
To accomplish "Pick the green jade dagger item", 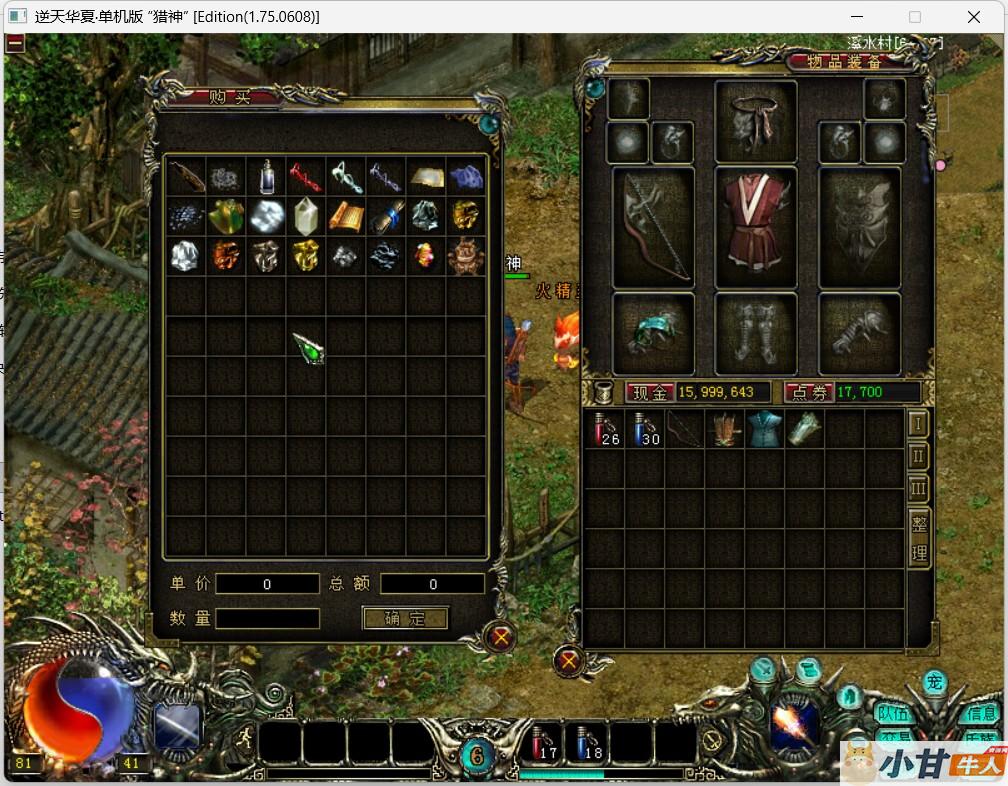I will 309,348.
